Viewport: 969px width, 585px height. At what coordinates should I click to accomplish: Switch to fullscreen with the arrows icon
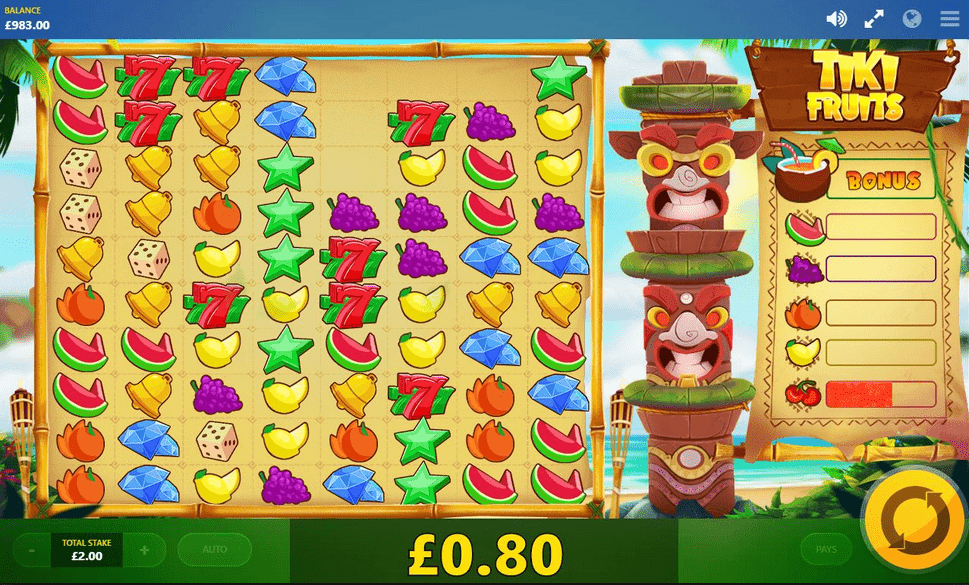874,19
